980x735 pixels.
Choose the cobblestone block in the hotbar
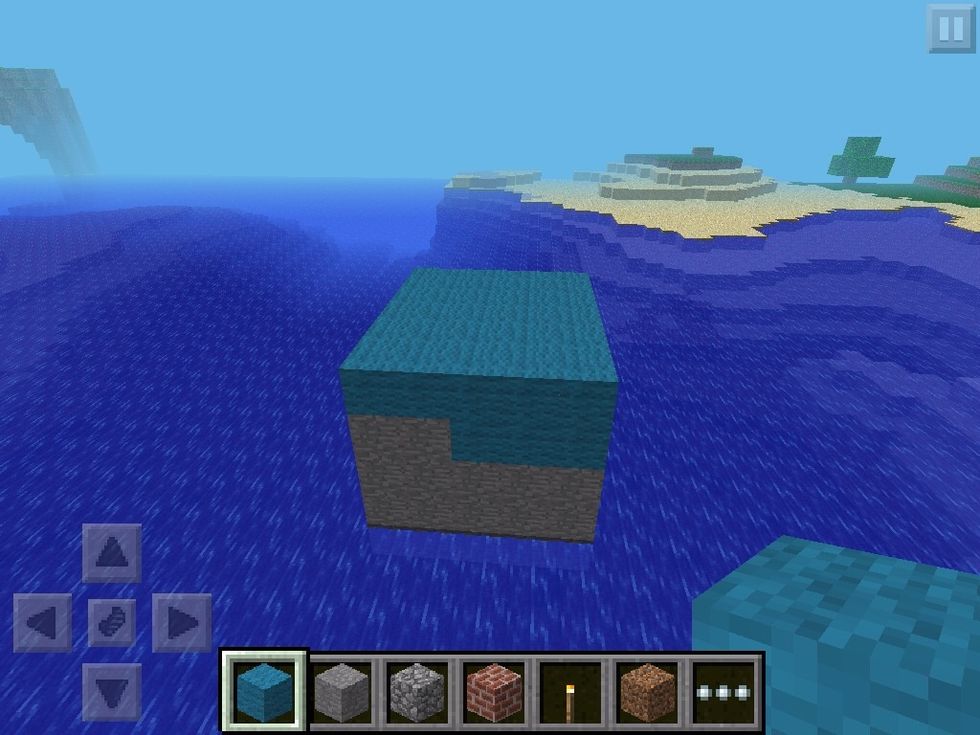[x=418, y=690]
